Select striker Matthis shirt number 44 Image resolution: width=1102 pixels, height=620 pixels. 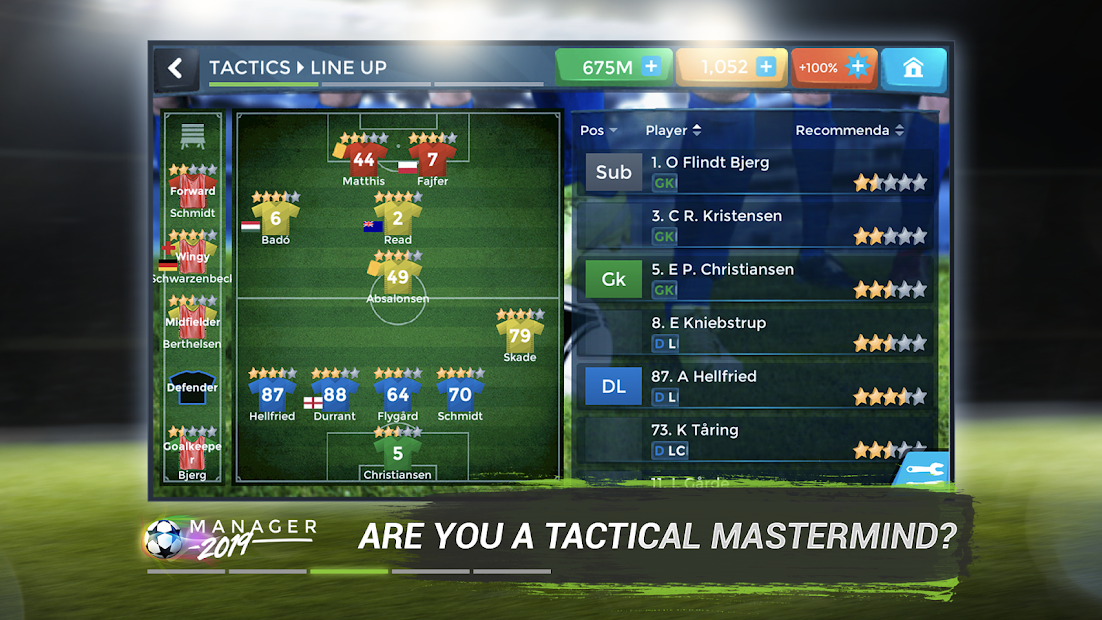click(363, 160)
